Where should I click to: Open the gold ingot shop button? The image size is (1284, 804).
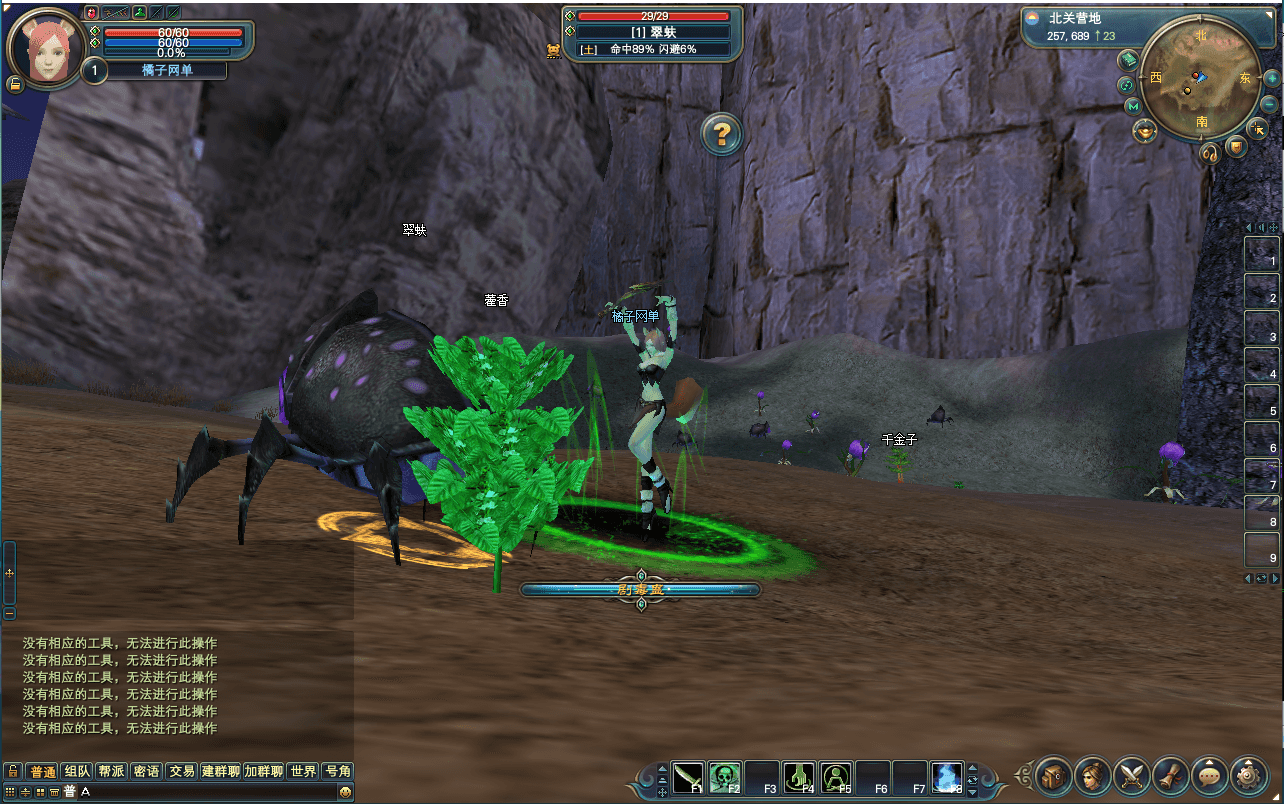(1144, 131)
